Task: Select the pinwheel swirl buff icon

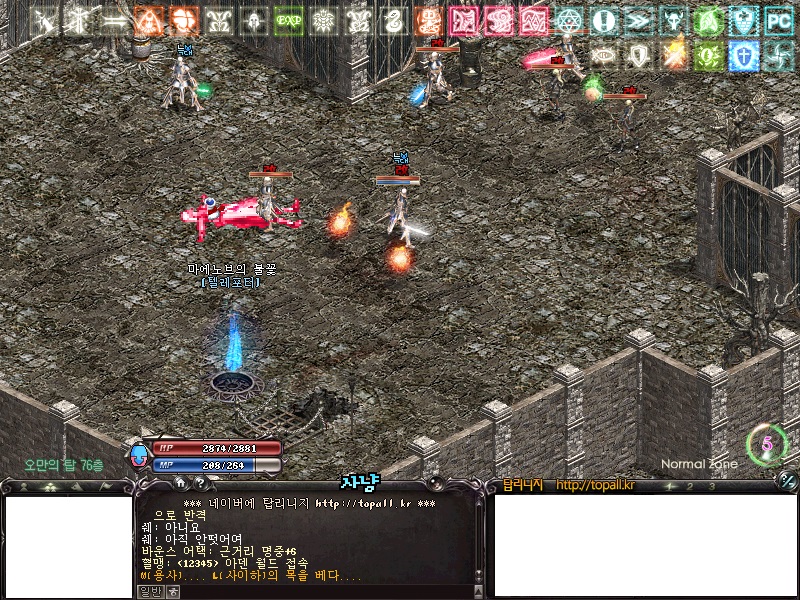Action: [778, 55]
